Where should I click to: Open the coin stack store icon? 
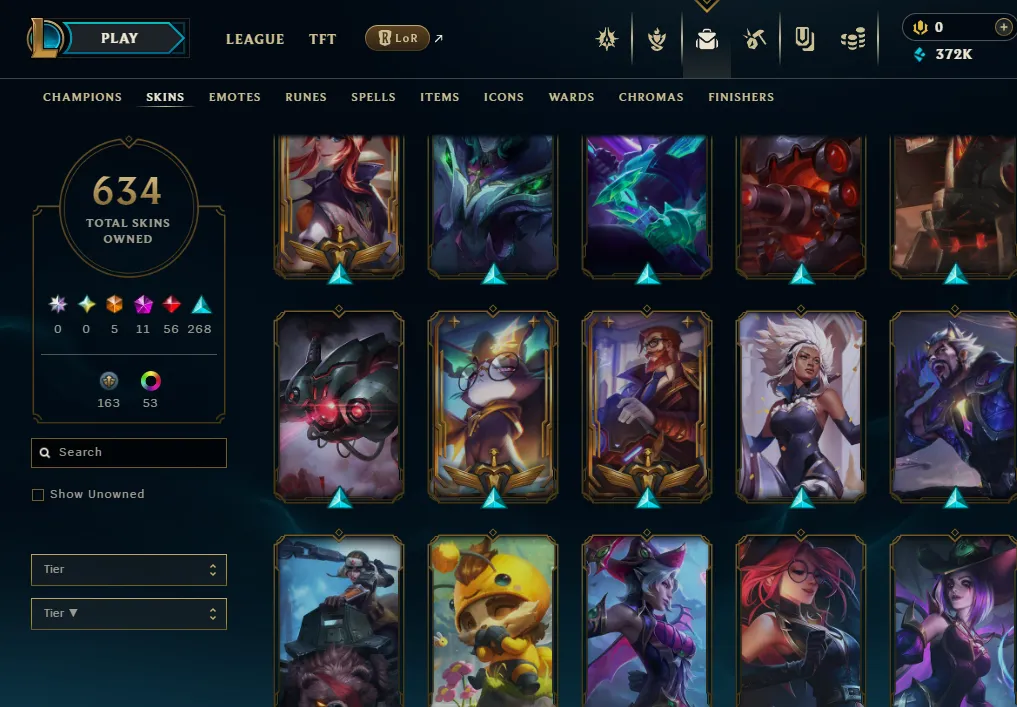[852, 39]
